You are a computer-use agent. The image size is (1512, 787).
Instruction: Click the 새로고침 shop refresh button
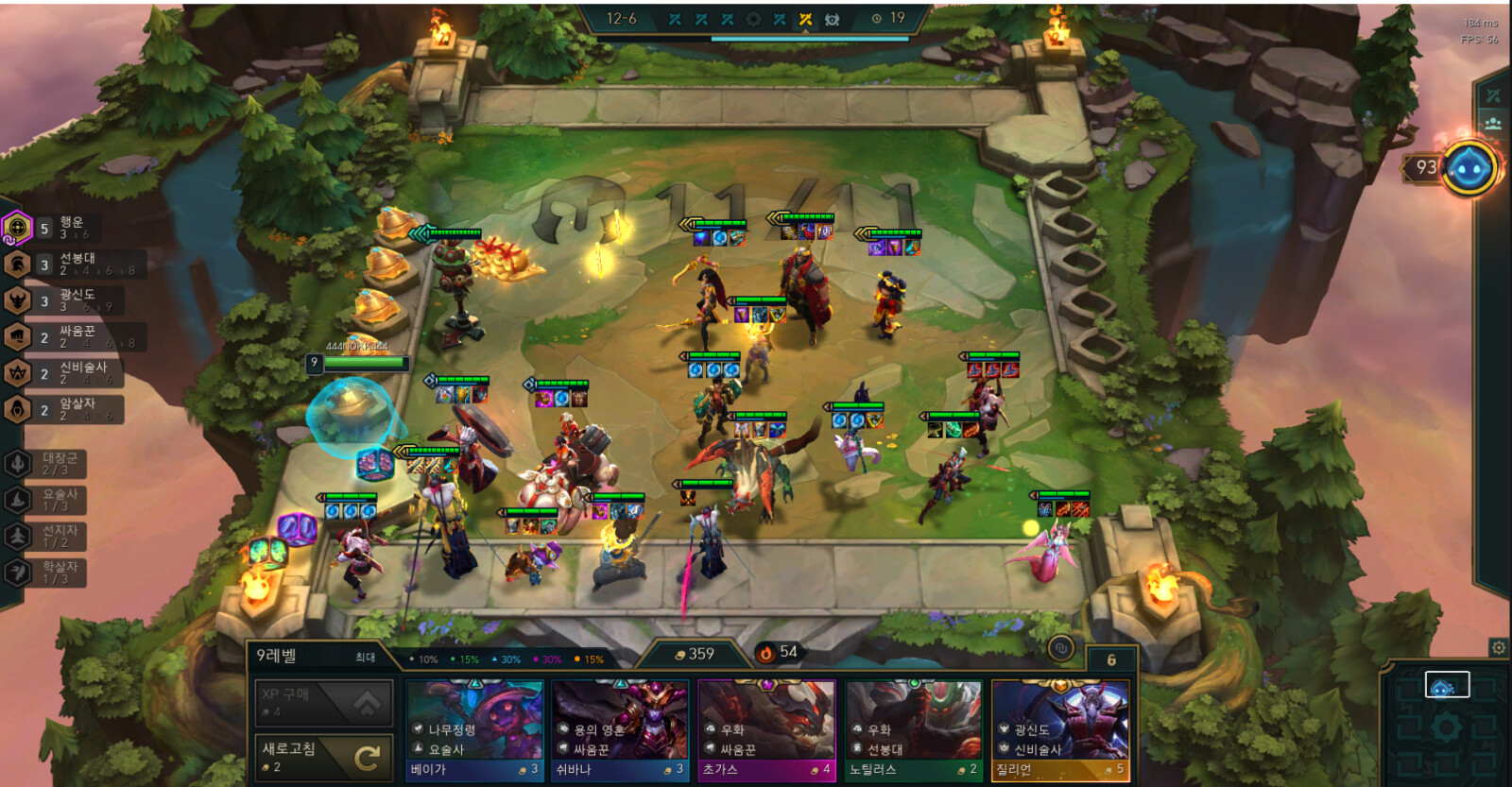[x=323, y=752]
